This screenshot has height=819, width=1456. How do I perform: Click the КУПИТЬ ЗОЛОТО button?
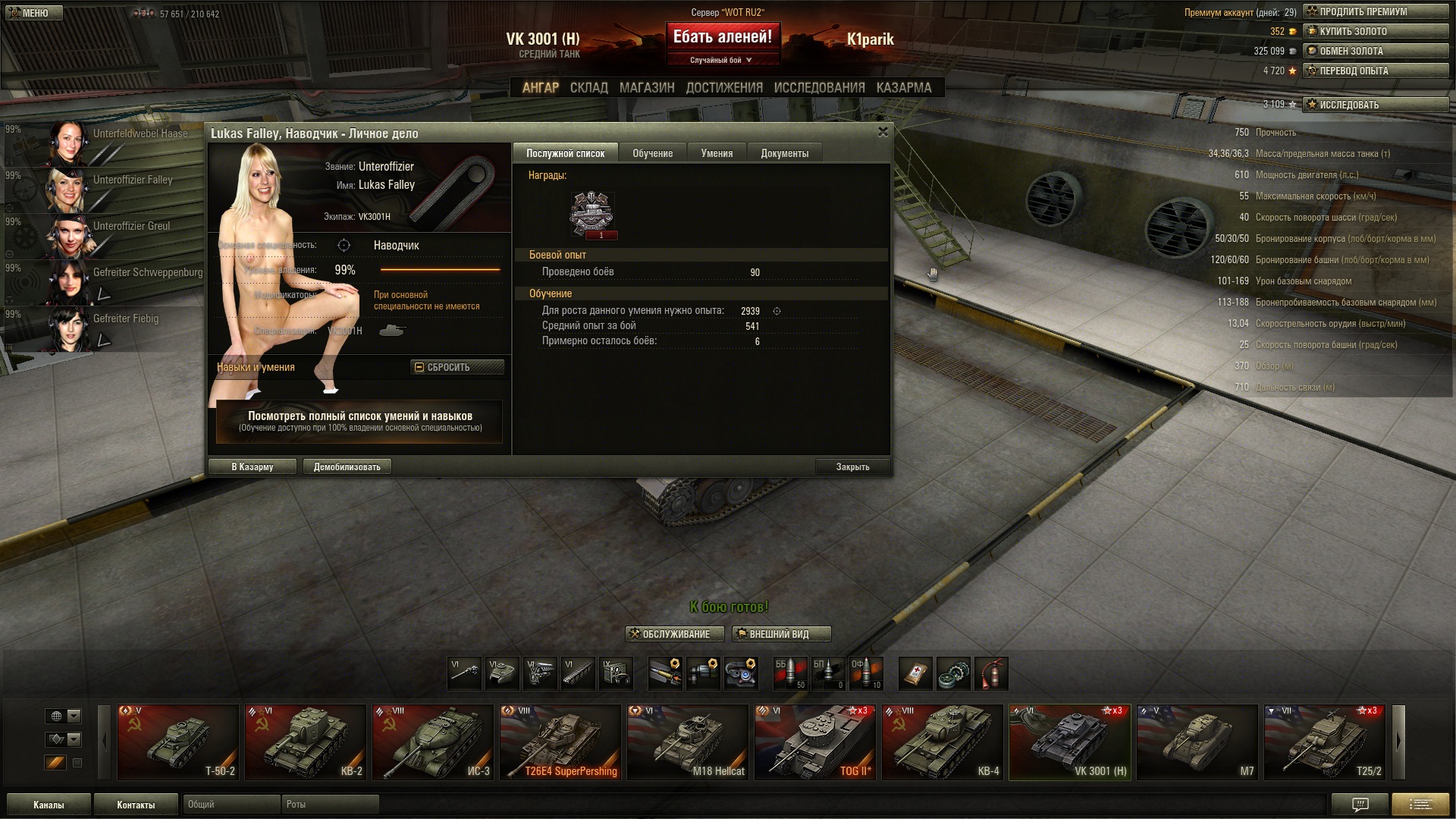click(x=1375, y=31)
